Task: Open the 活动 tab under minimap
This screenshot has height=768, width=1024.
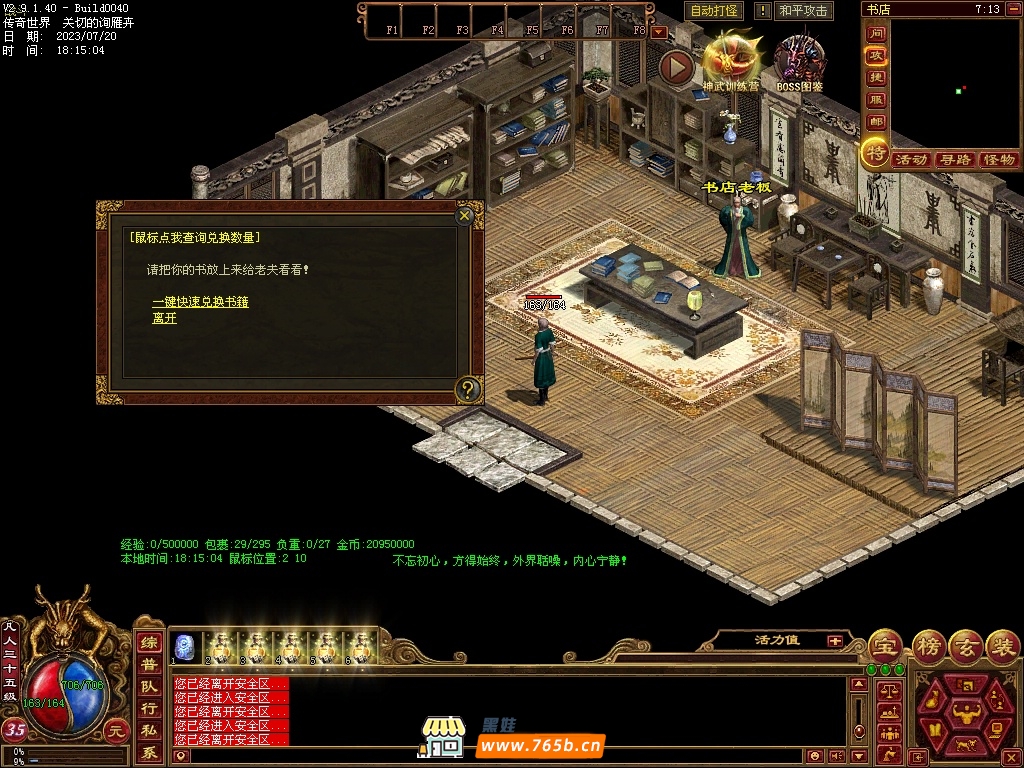Action: point(911,160)
